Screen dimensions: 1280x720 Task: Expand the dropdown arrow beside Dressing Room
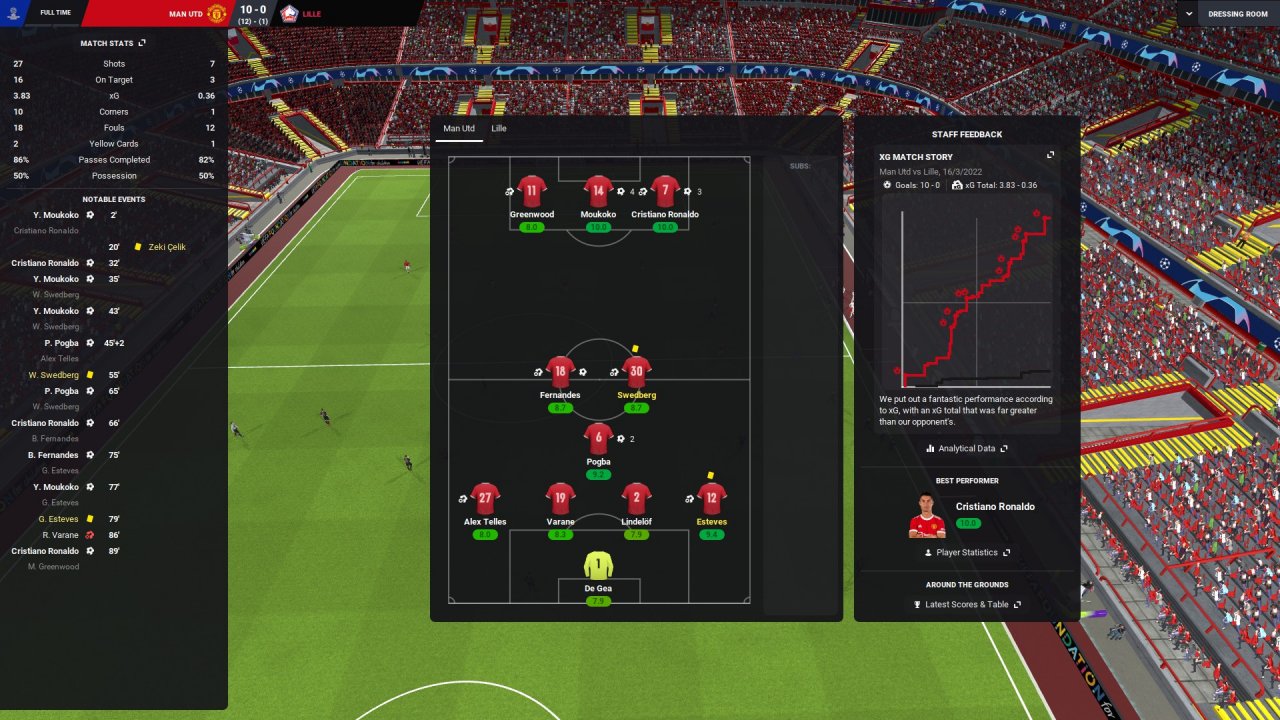(1188, 14)
